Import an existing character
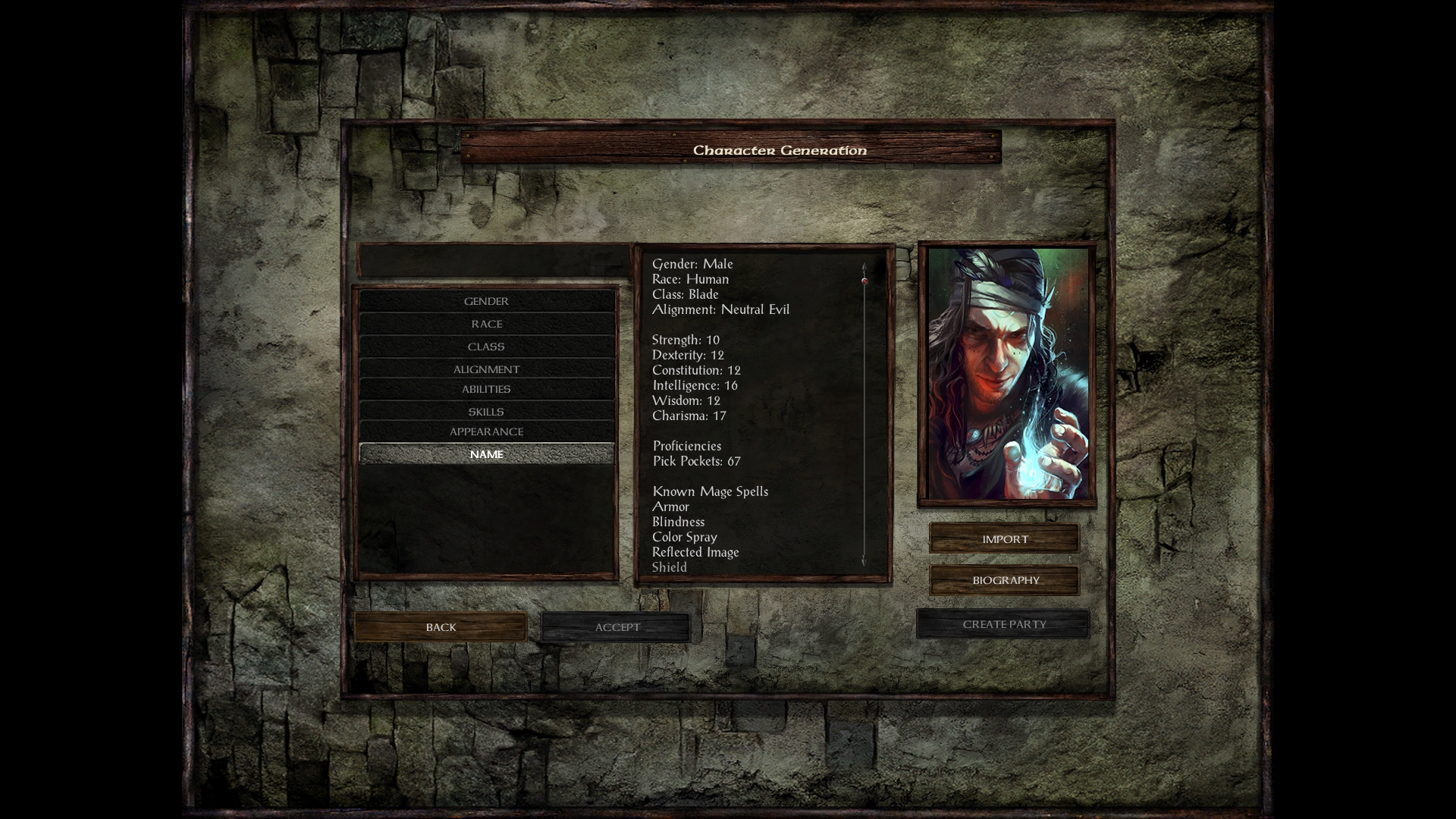Screen dimensions: 1456x819 1005,539
